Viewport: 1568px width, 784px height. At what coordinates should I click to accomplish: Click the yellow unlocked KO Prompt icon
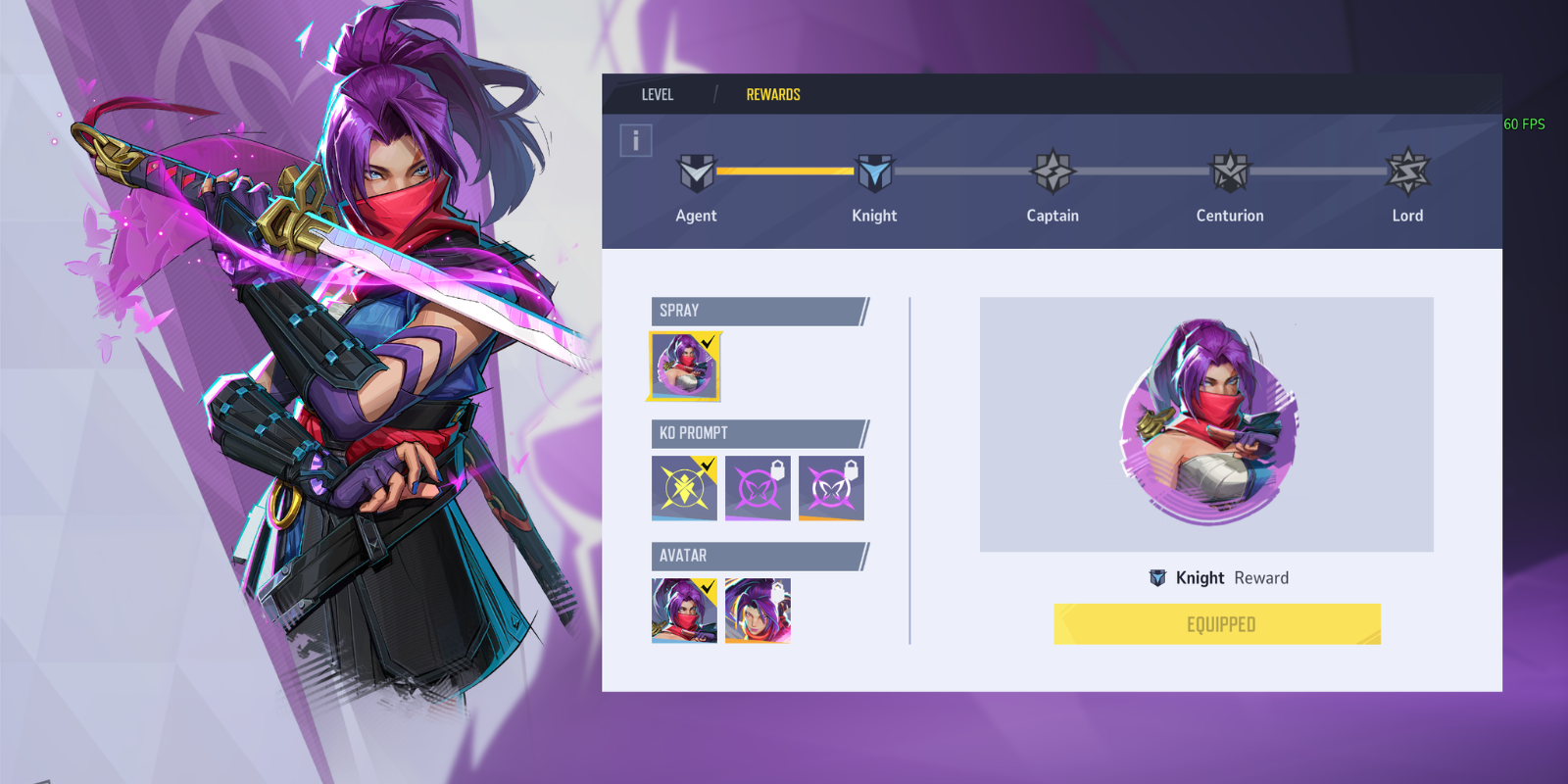(683, 488)
